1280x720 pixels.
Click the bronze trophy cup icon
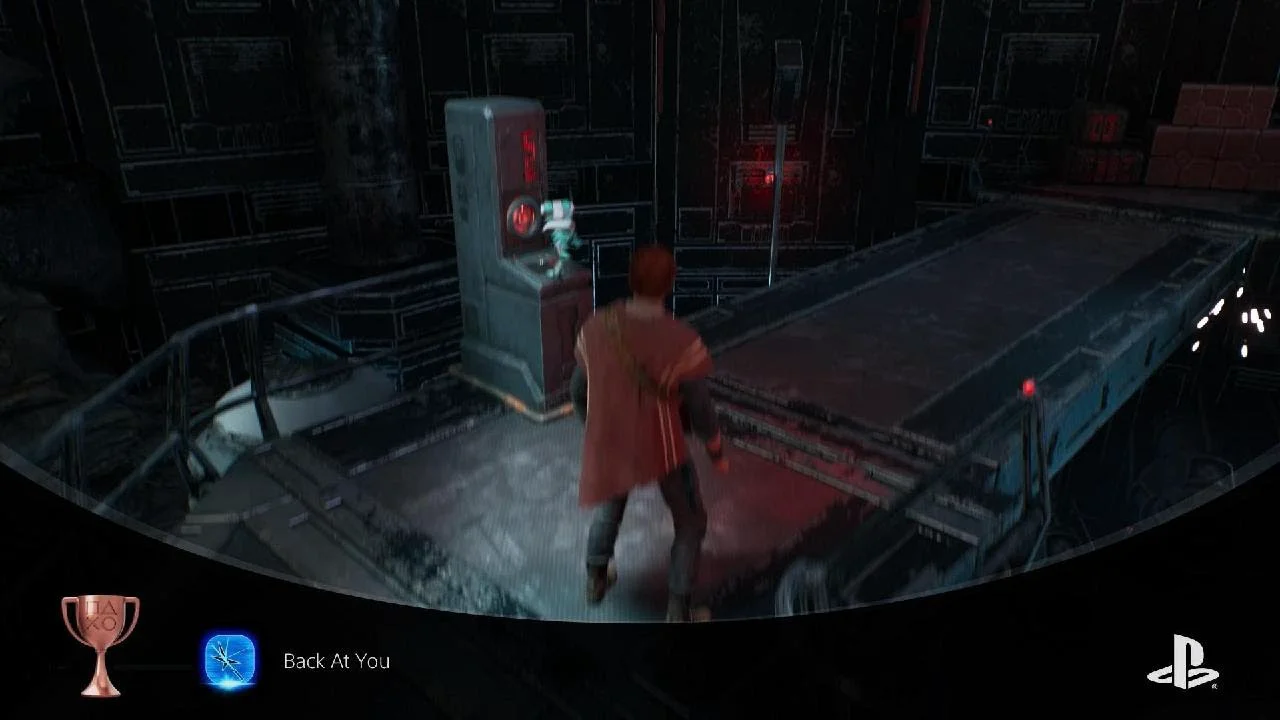(x=100, y=643)
